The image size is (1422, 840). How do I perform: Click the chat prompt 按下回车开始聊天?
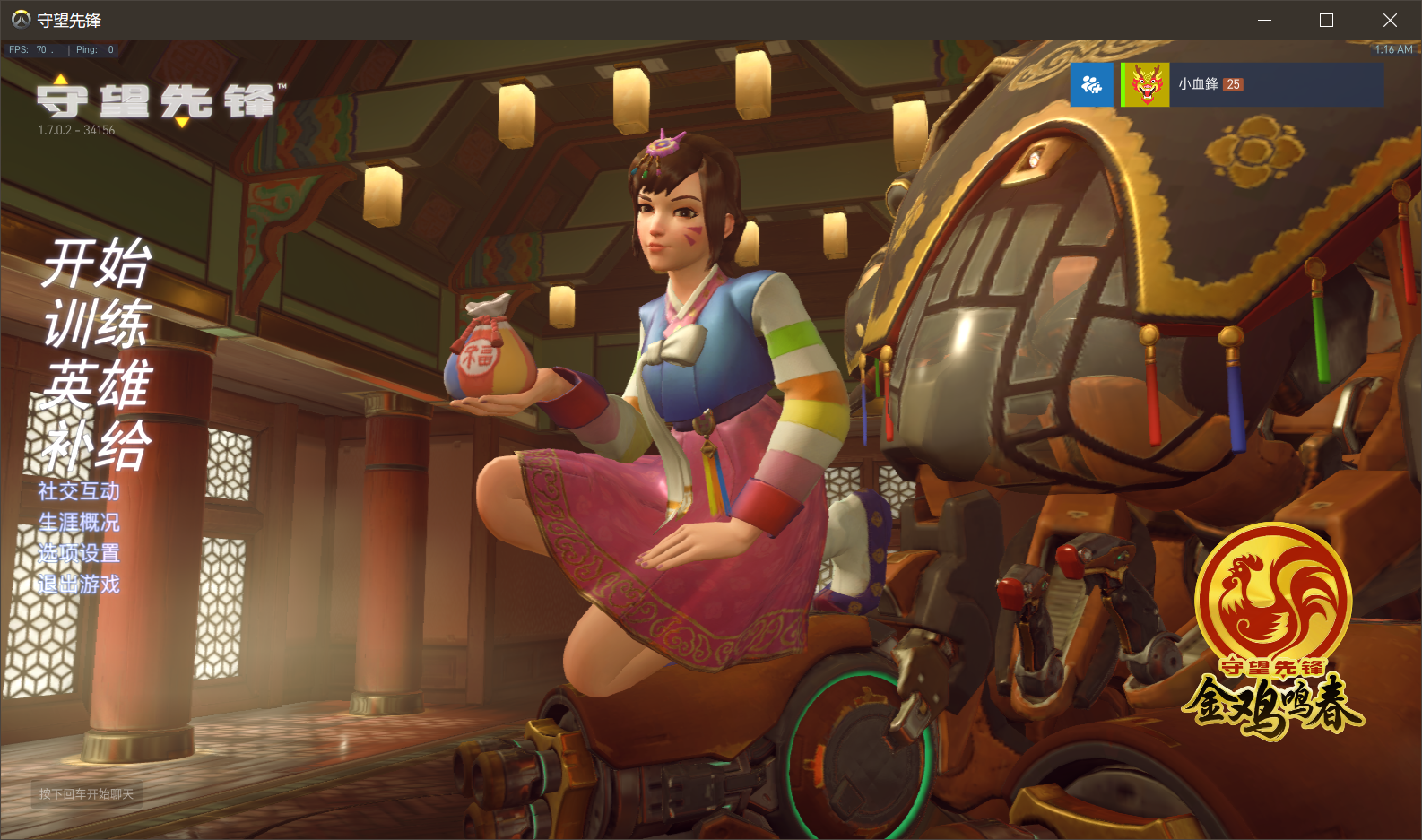pos(85,795)
